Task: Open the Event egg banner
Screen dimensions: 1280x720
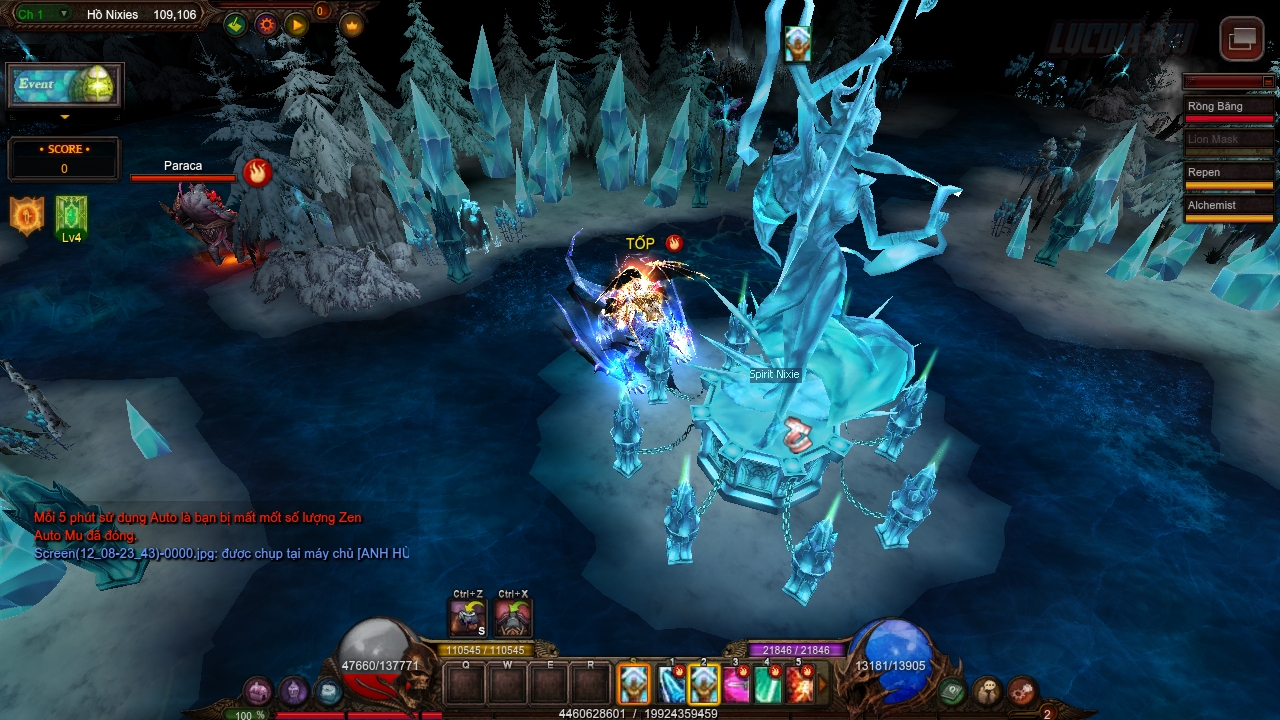Action: (x=65, y=85)
